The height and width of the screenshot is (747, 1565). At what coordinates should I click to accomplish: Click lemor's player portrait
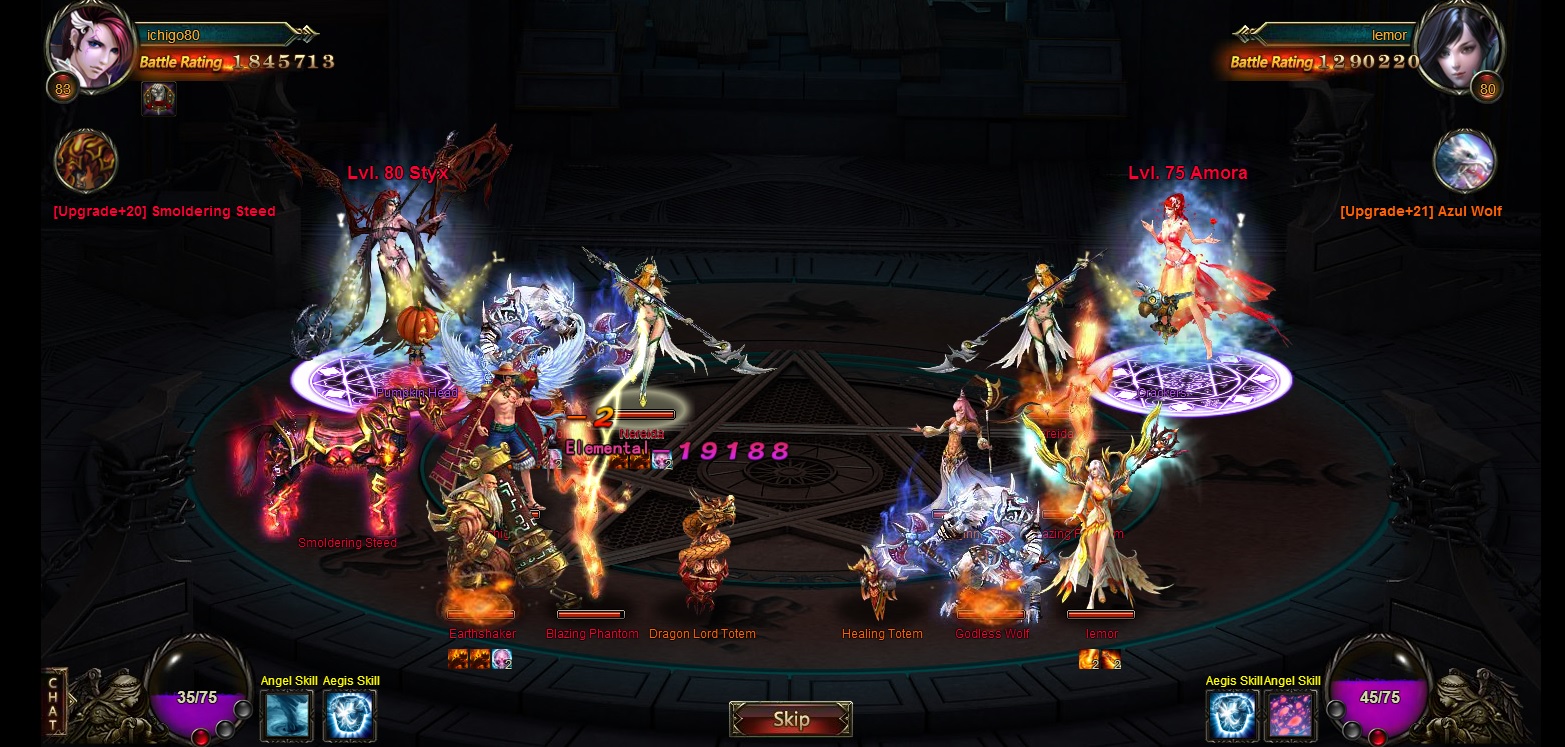[x=1460, y=45]
